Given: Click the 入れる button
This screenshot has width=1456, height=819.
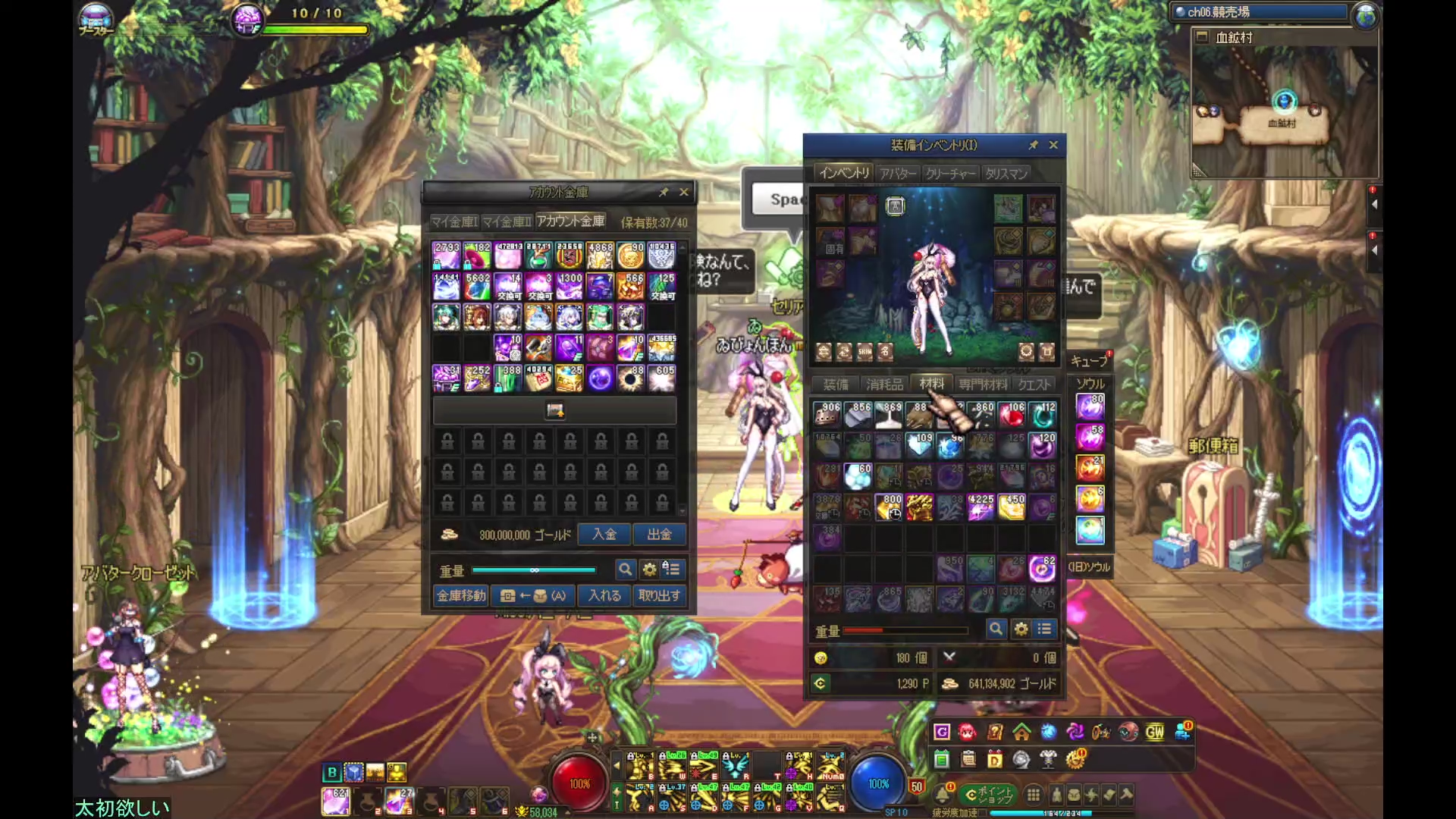Looking at the screenshot, I should click(604, 596).
